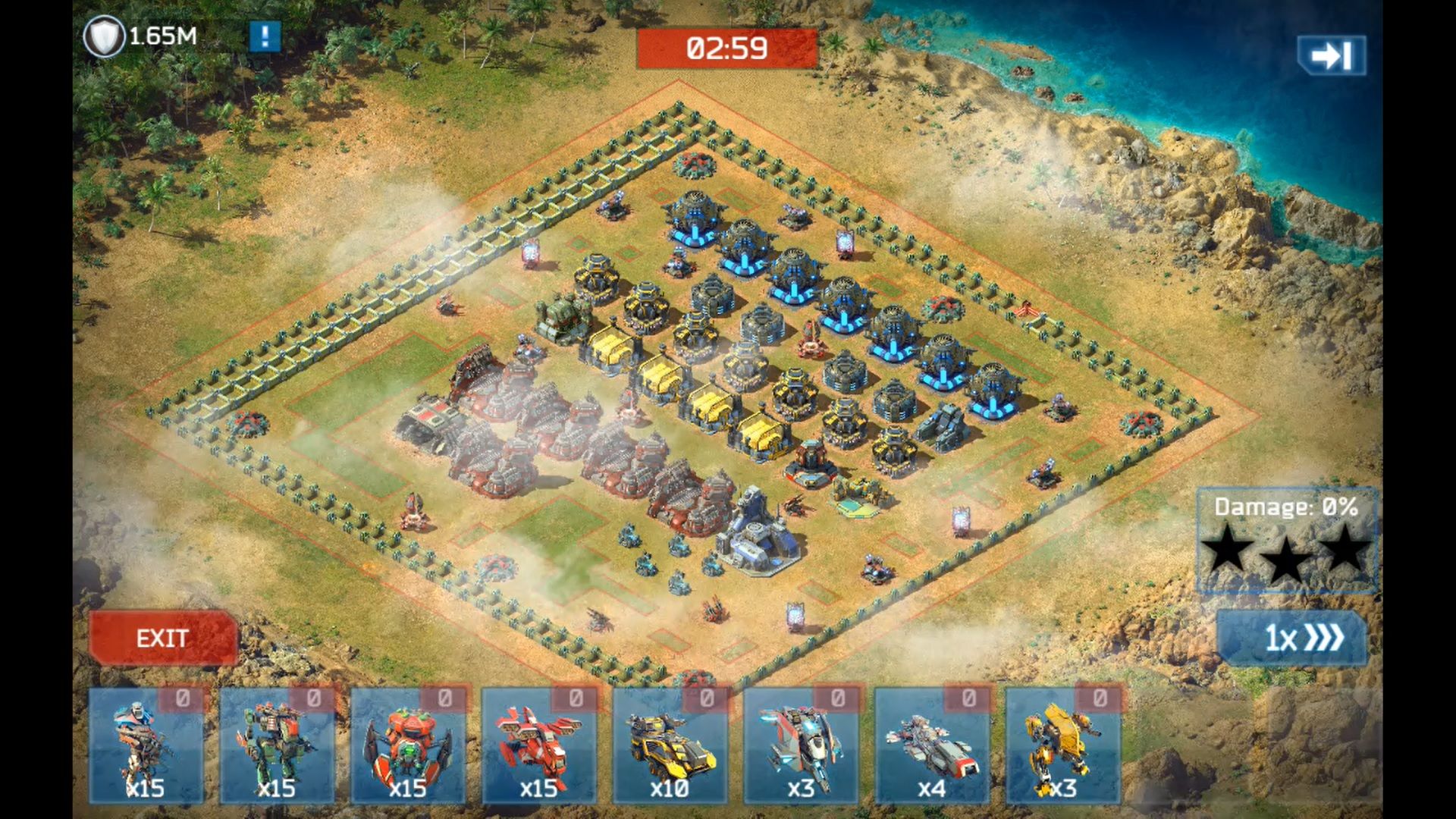
Task: Choose the green heavy mech unit card
Action: coord(277,746)
